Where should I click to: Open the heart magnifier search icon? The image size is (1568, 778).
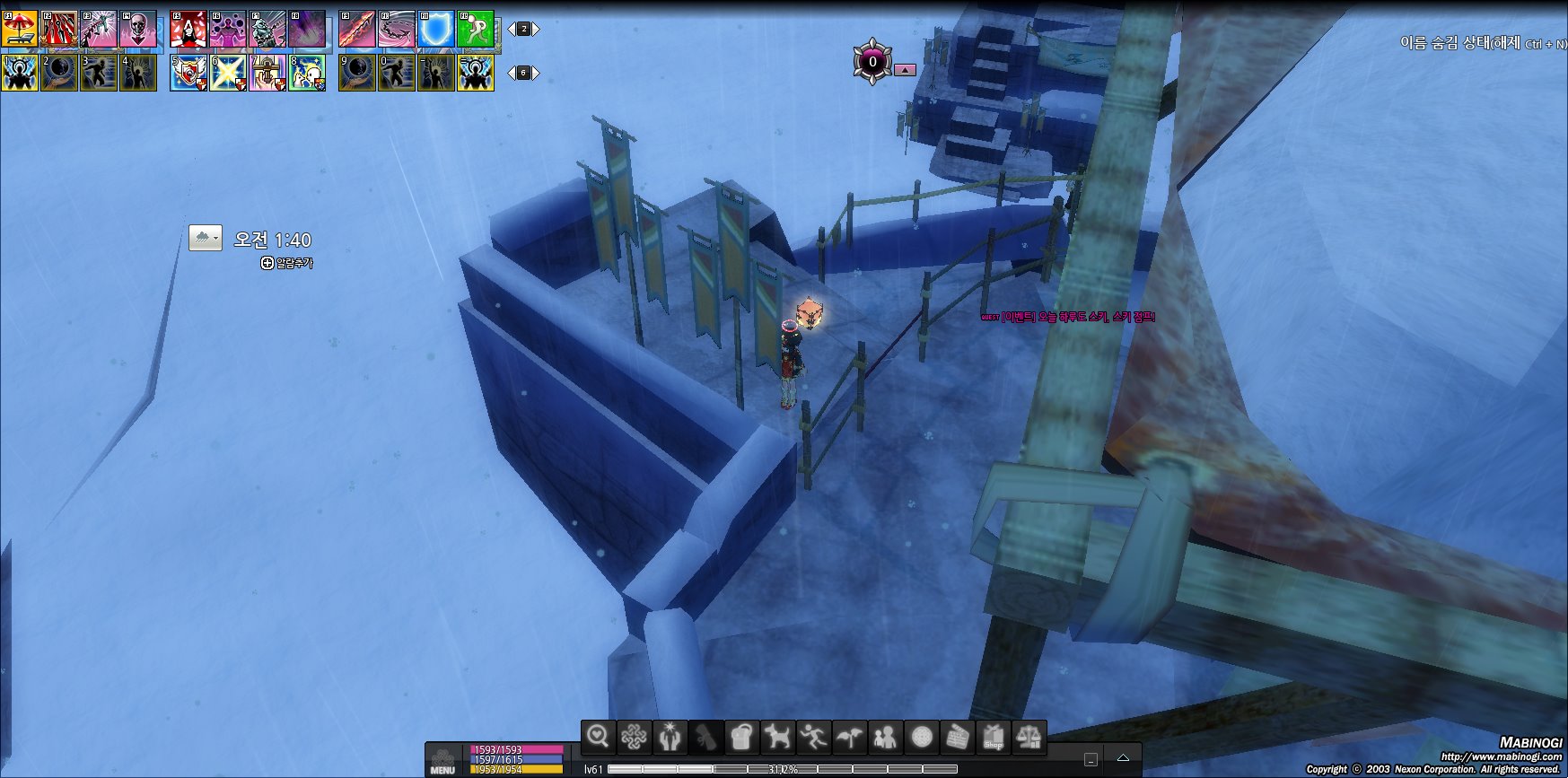click(598, 738)
